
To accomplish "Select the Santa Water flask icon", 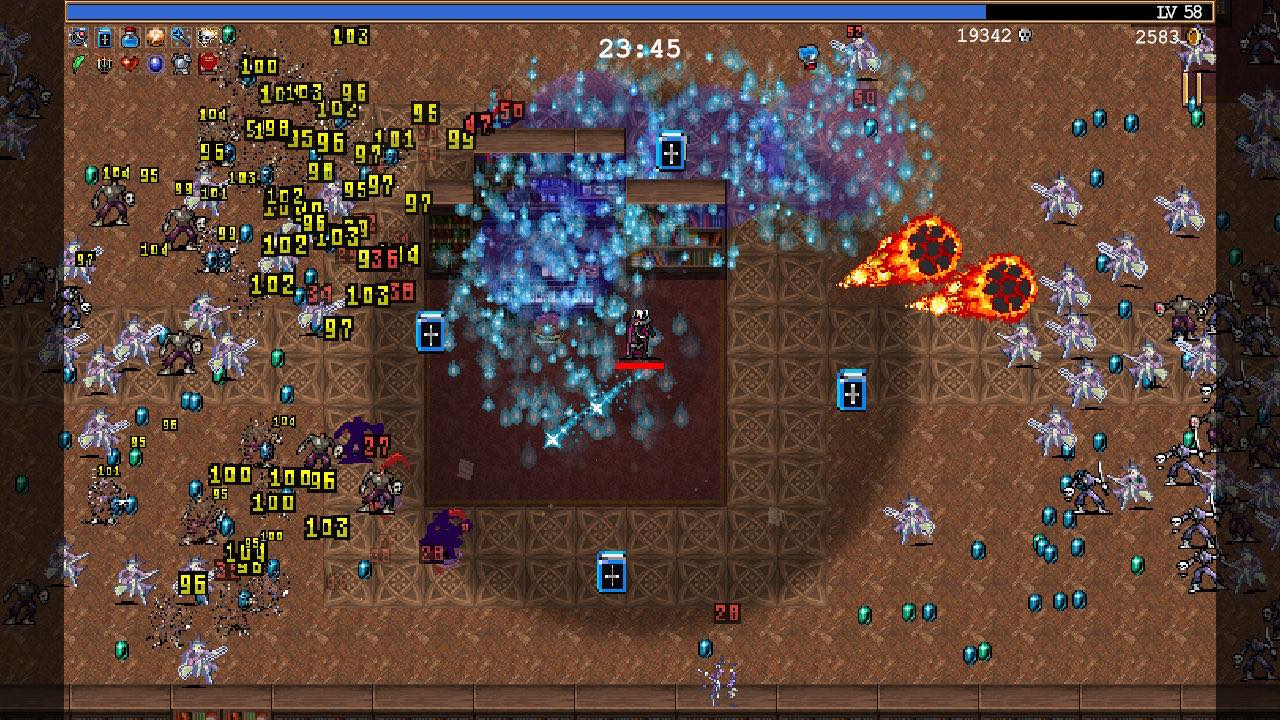I will click(x=130, y=38).
